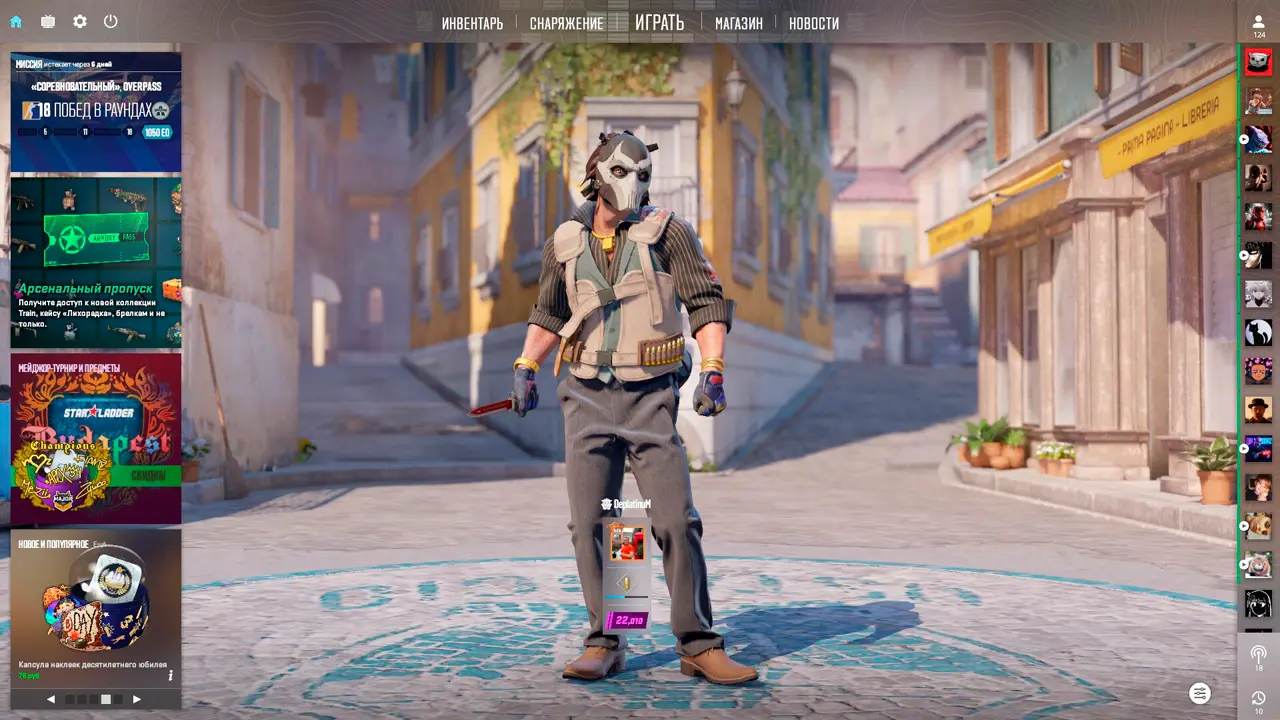Switch to the СНАРЯЖЕНИЕ tab
This screenshot has height=720, width=1280.
pos(566,23)
